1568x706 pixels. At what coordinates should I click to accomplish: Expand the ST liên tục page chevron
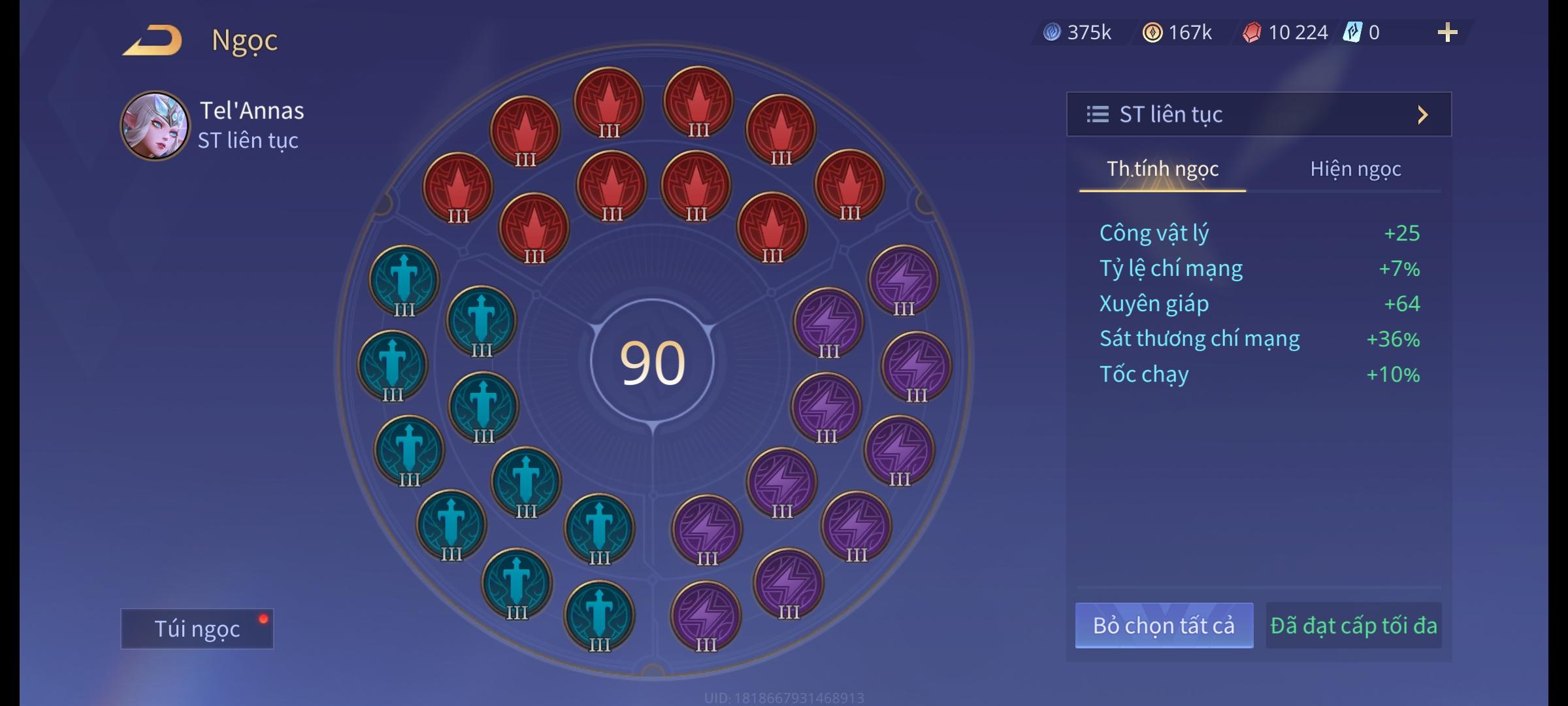coord(1423,114)
